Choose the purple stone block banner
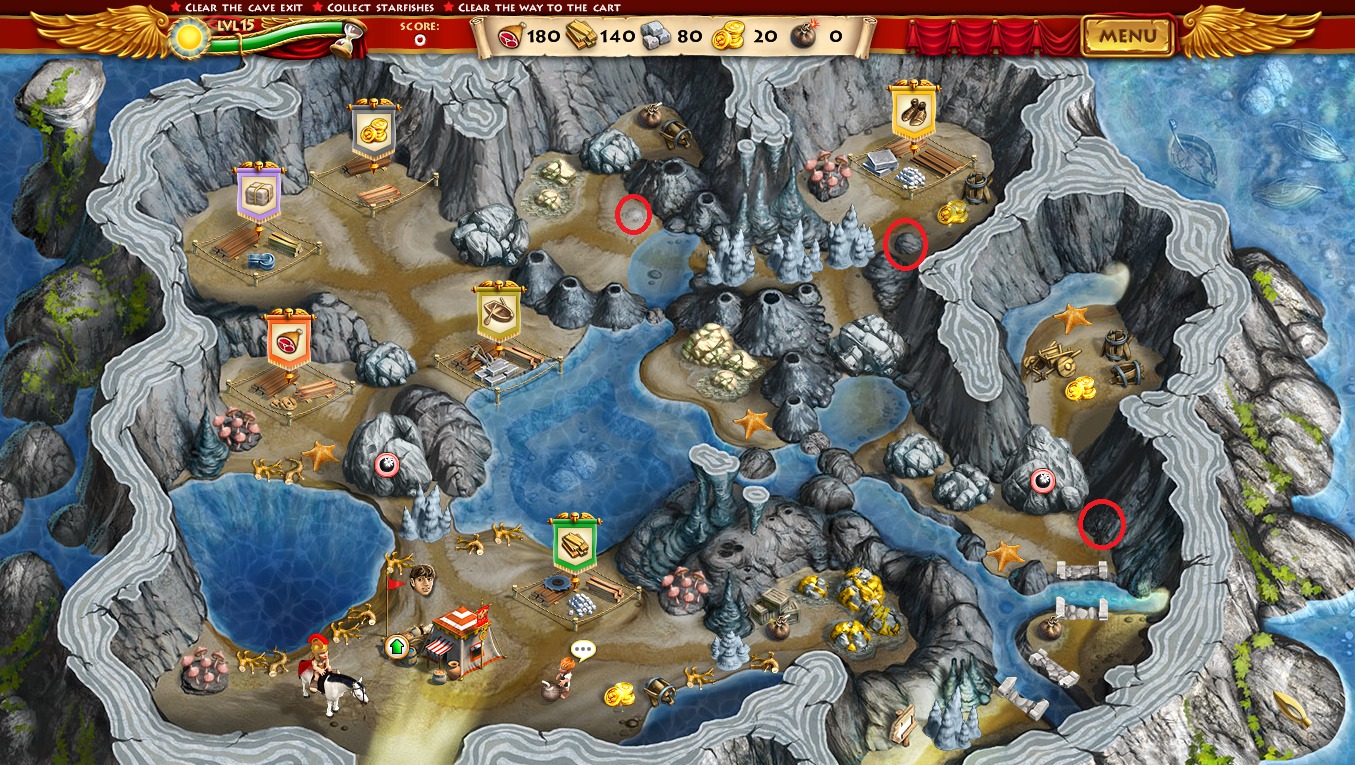The width and height of the screenshot is (1355, 765). [x=258, y=194]
